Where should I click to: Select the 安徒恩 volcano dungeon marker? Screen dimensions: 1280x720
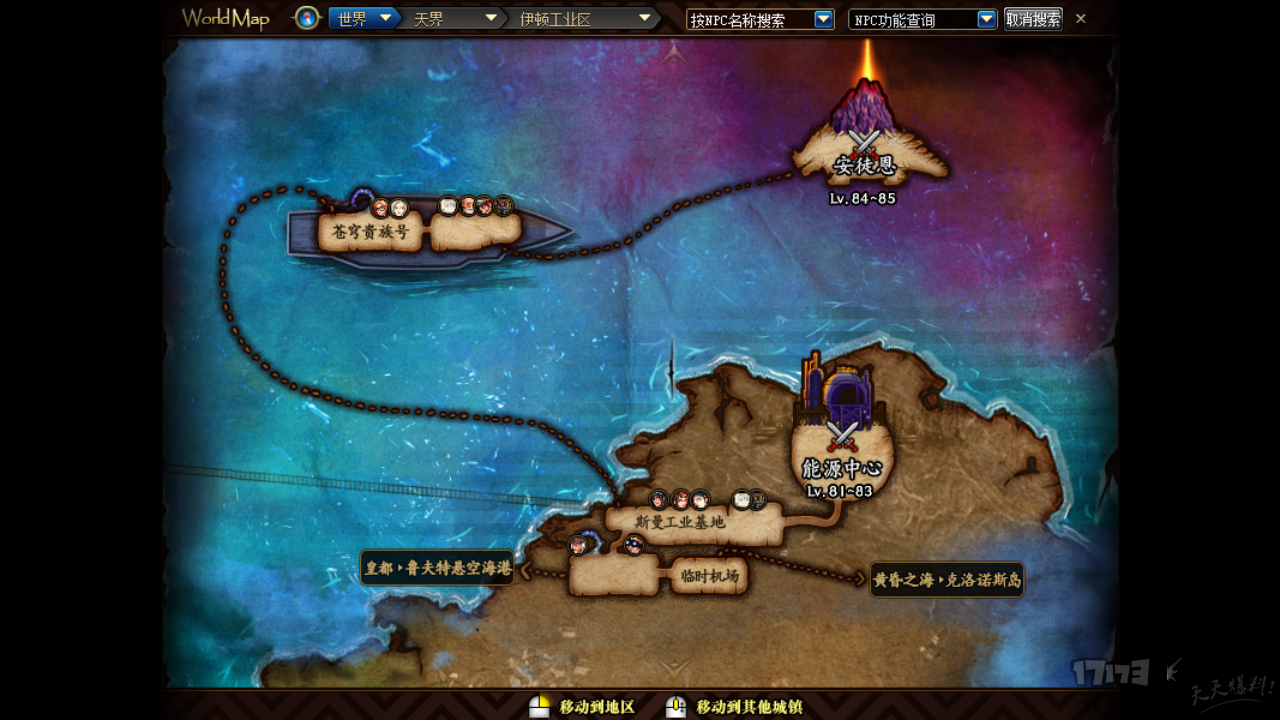coord(865,150)
